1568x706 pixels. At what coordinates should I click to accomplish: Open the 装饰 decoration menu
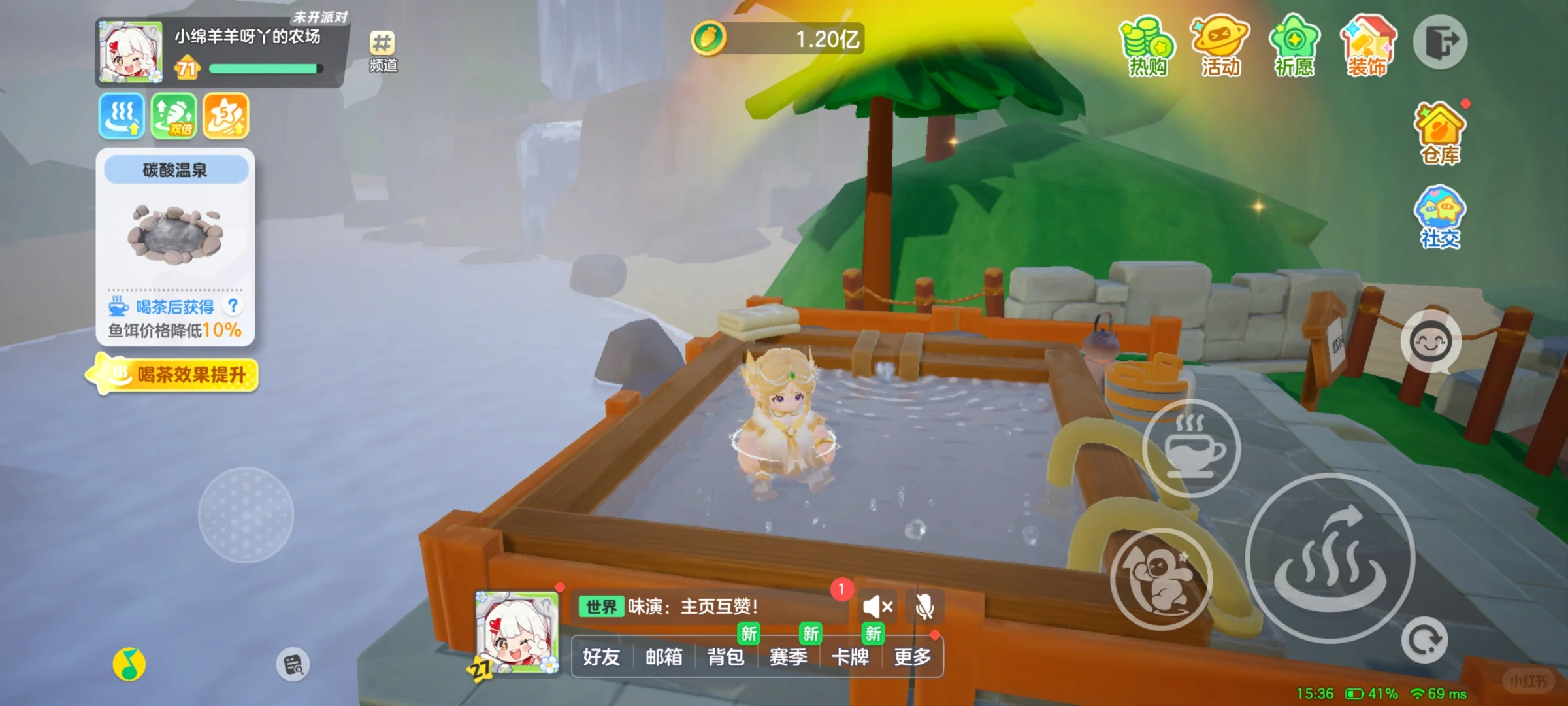[1367, 46]
